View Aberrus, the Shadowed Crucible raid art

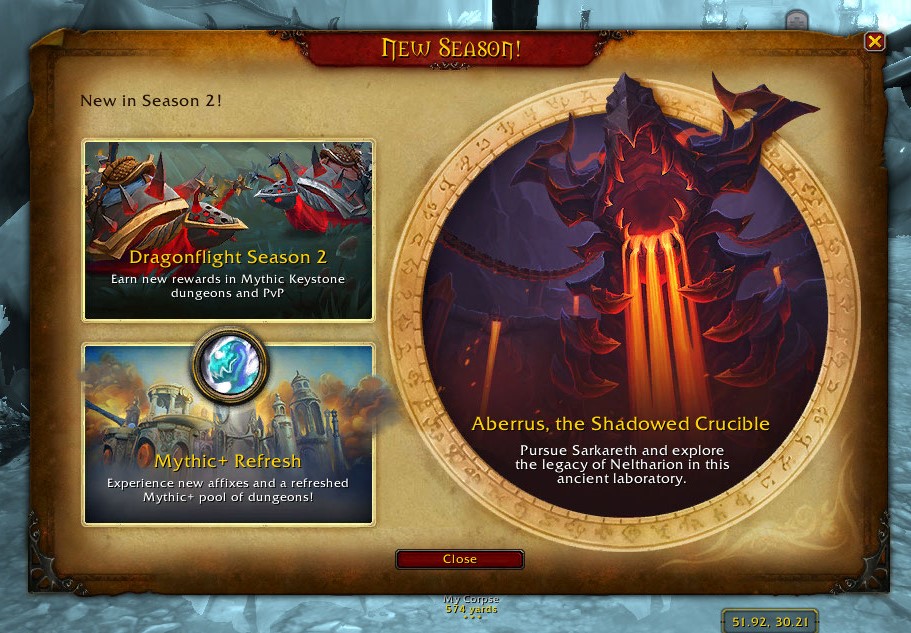pos(620,300)
